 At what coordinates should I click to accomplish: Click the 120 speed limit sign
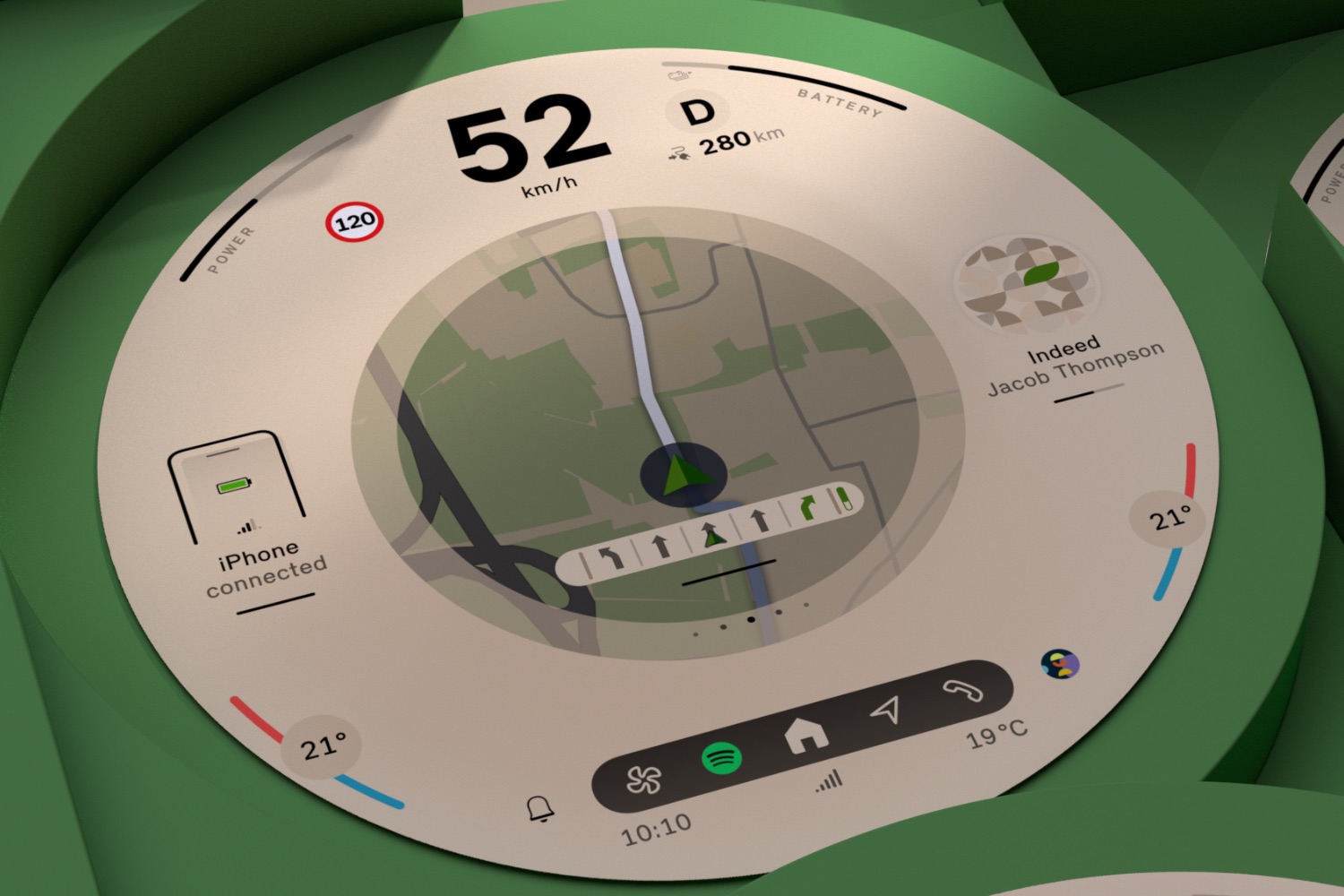[x=355, y=222]
